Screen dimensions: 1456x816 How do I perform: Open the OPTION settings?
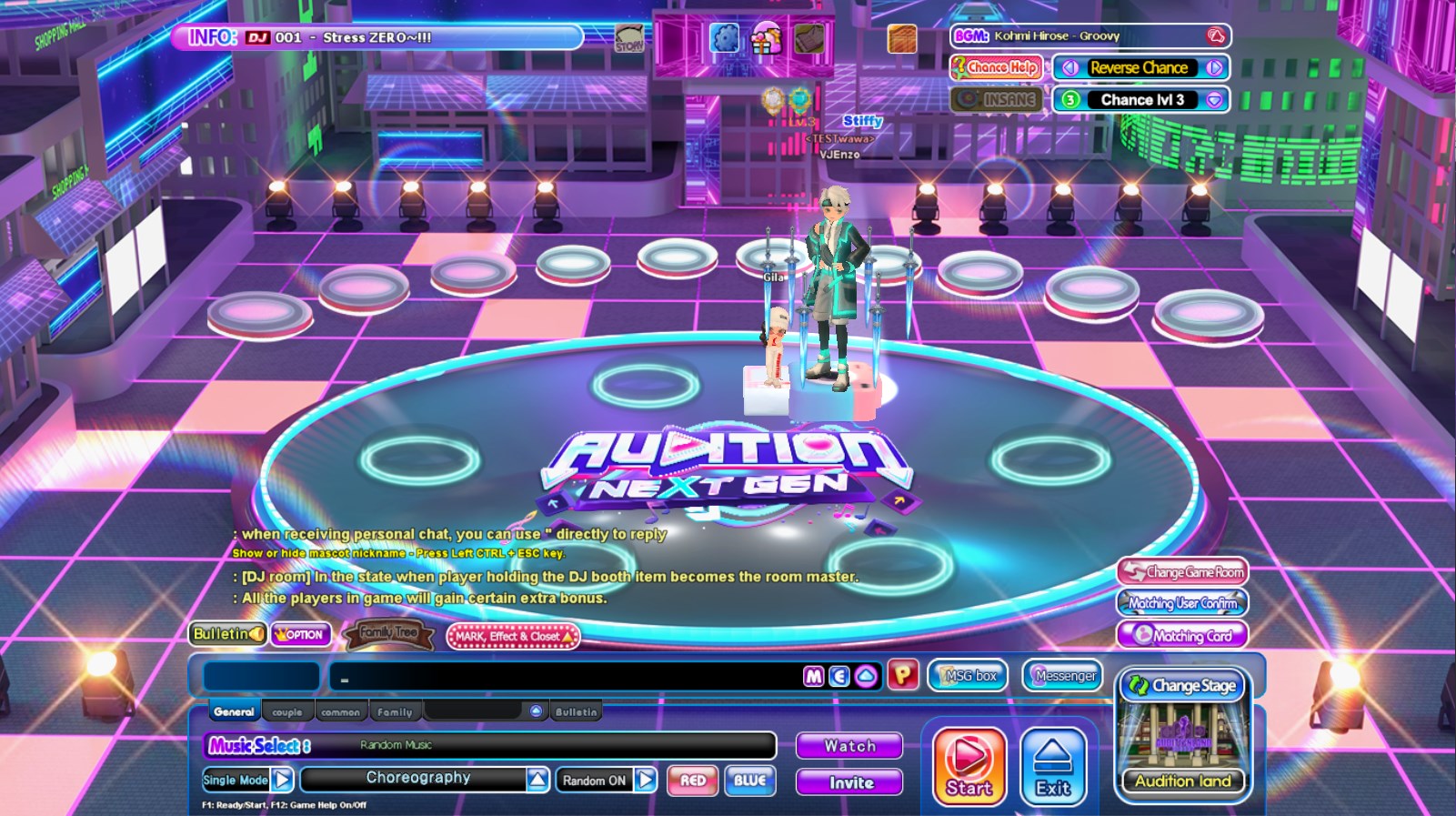pyautogui.click(x=301, y=635)
